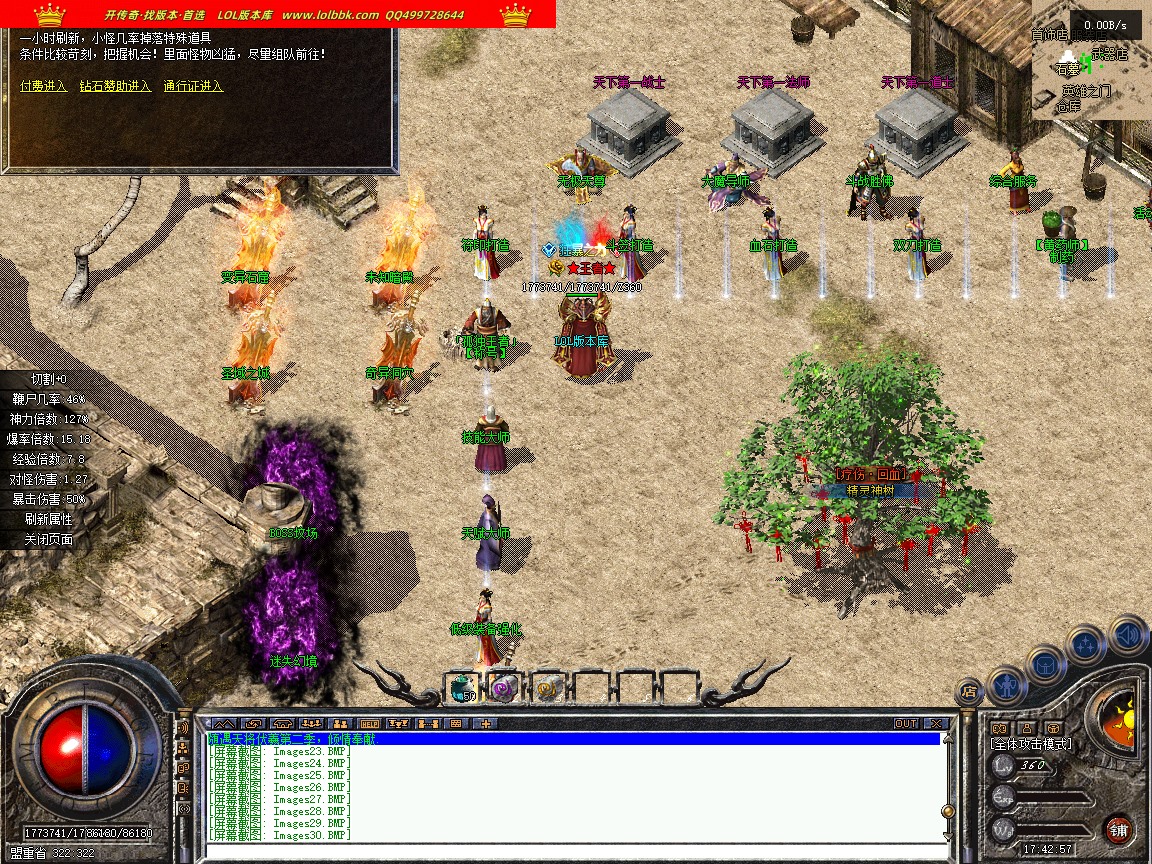The height and width of the screenshot is (864, 1152).
Task: Choose the 付费进入 paid entry link
Action: (44, 86)
